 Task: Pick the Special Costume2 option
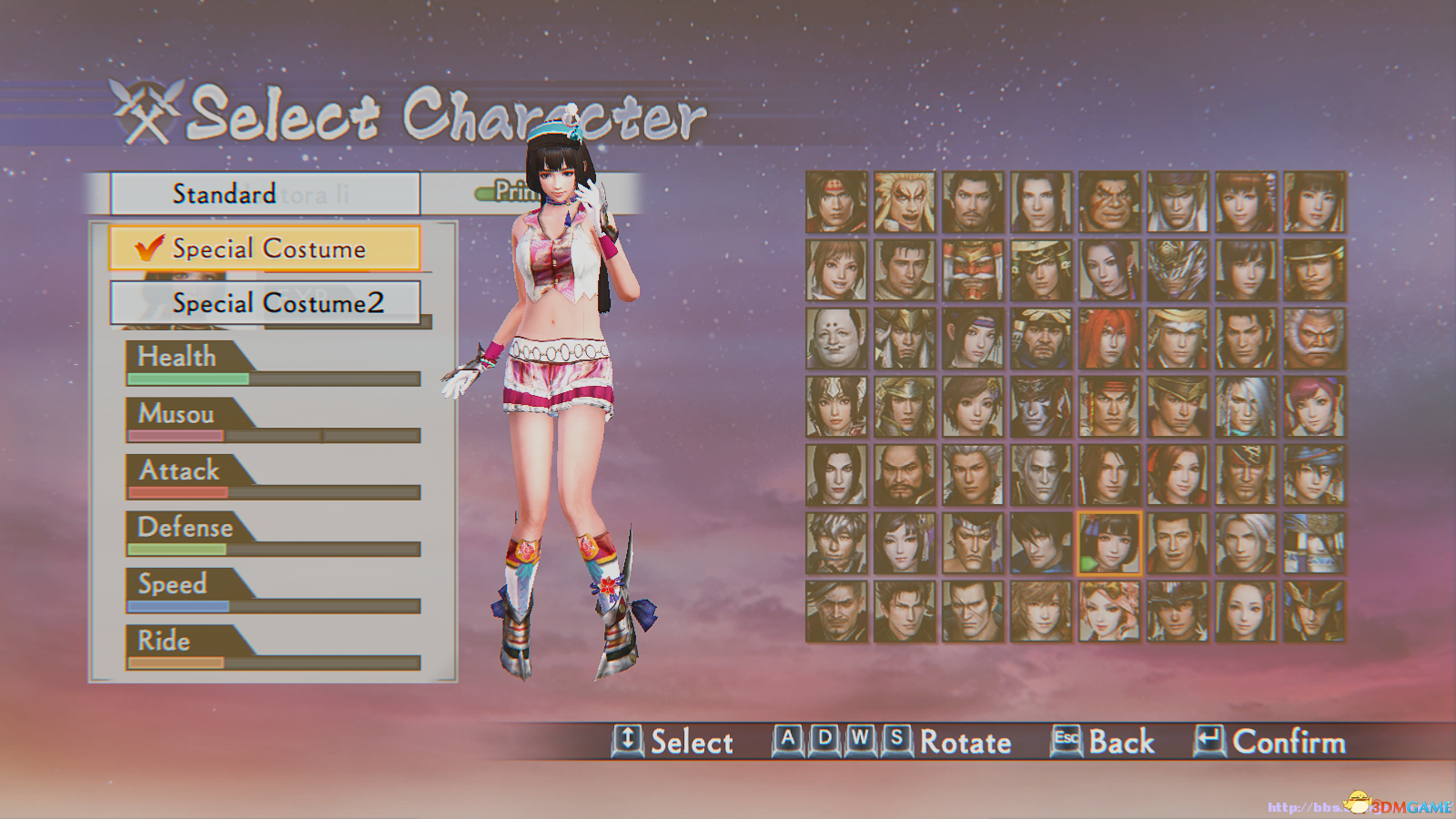(x=264, y=303)
